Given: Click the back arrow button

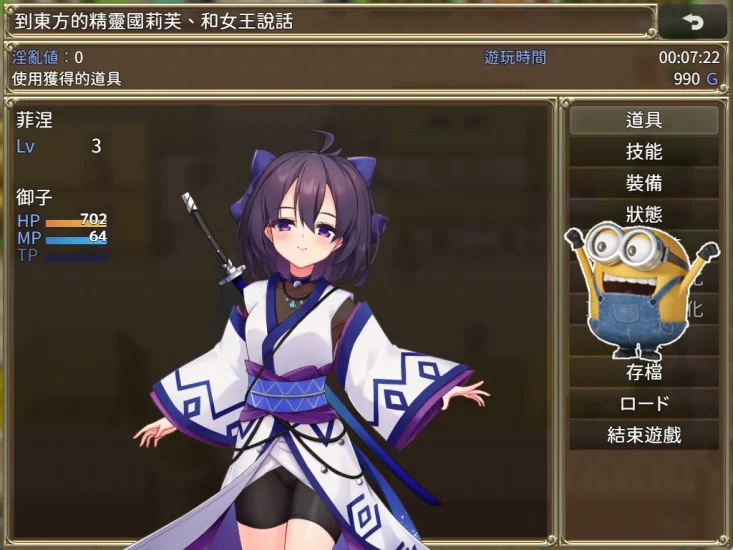Looking at the screenshot, I should click(693, 21).
